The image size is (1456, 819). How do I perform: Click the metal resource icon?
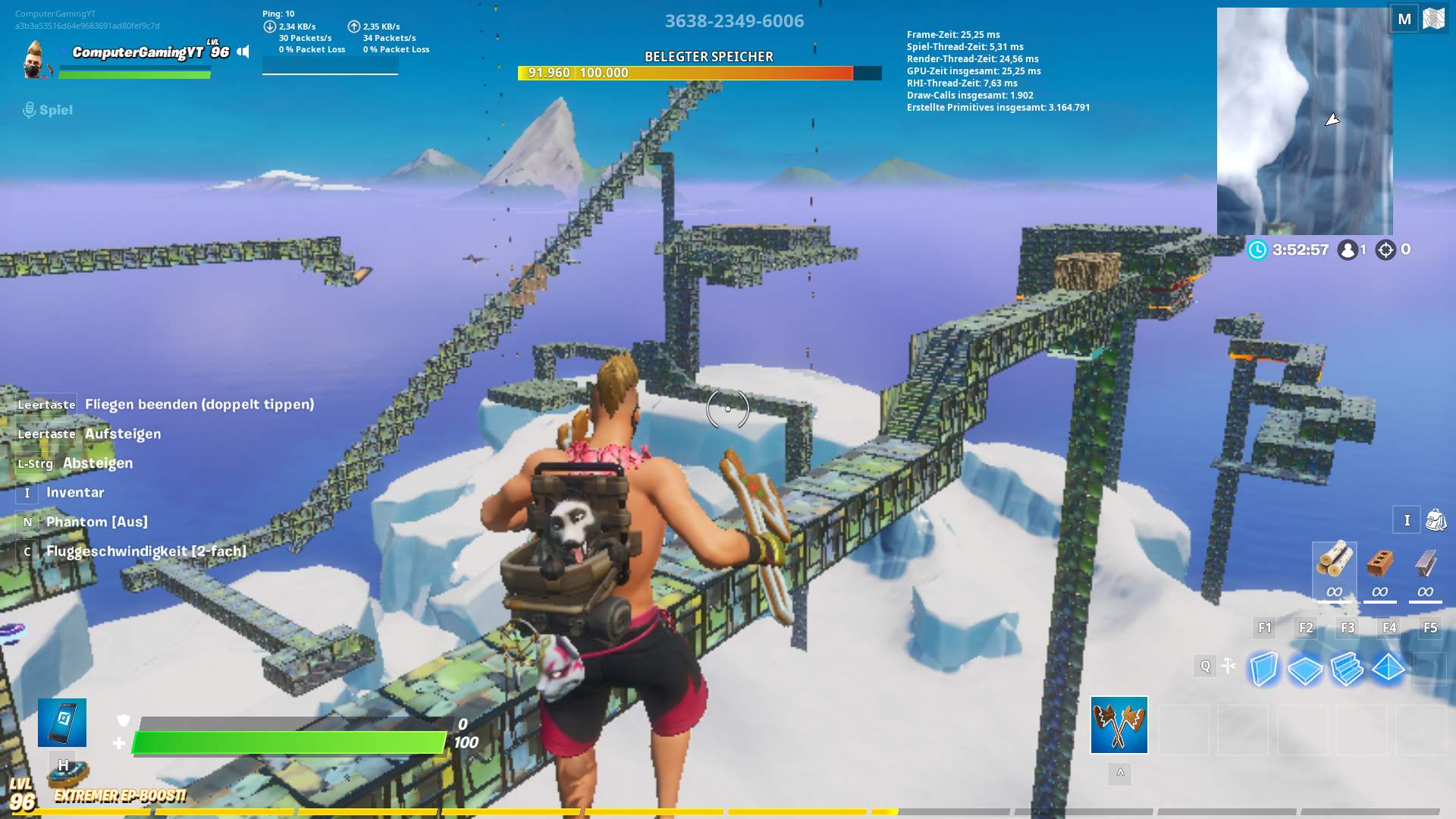1425,564
